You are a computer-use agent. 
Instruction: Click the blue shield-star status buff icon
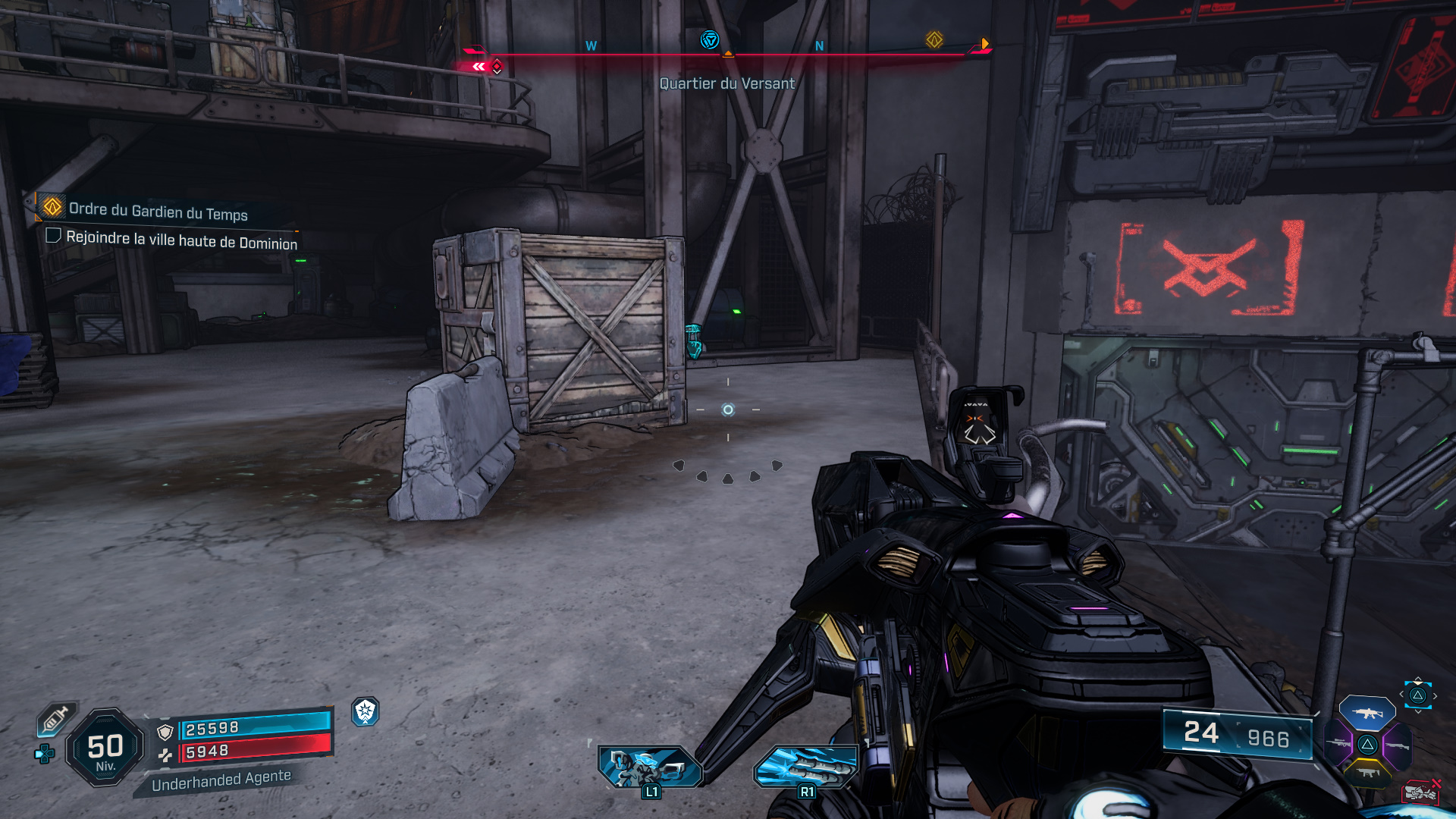point(366,711)
